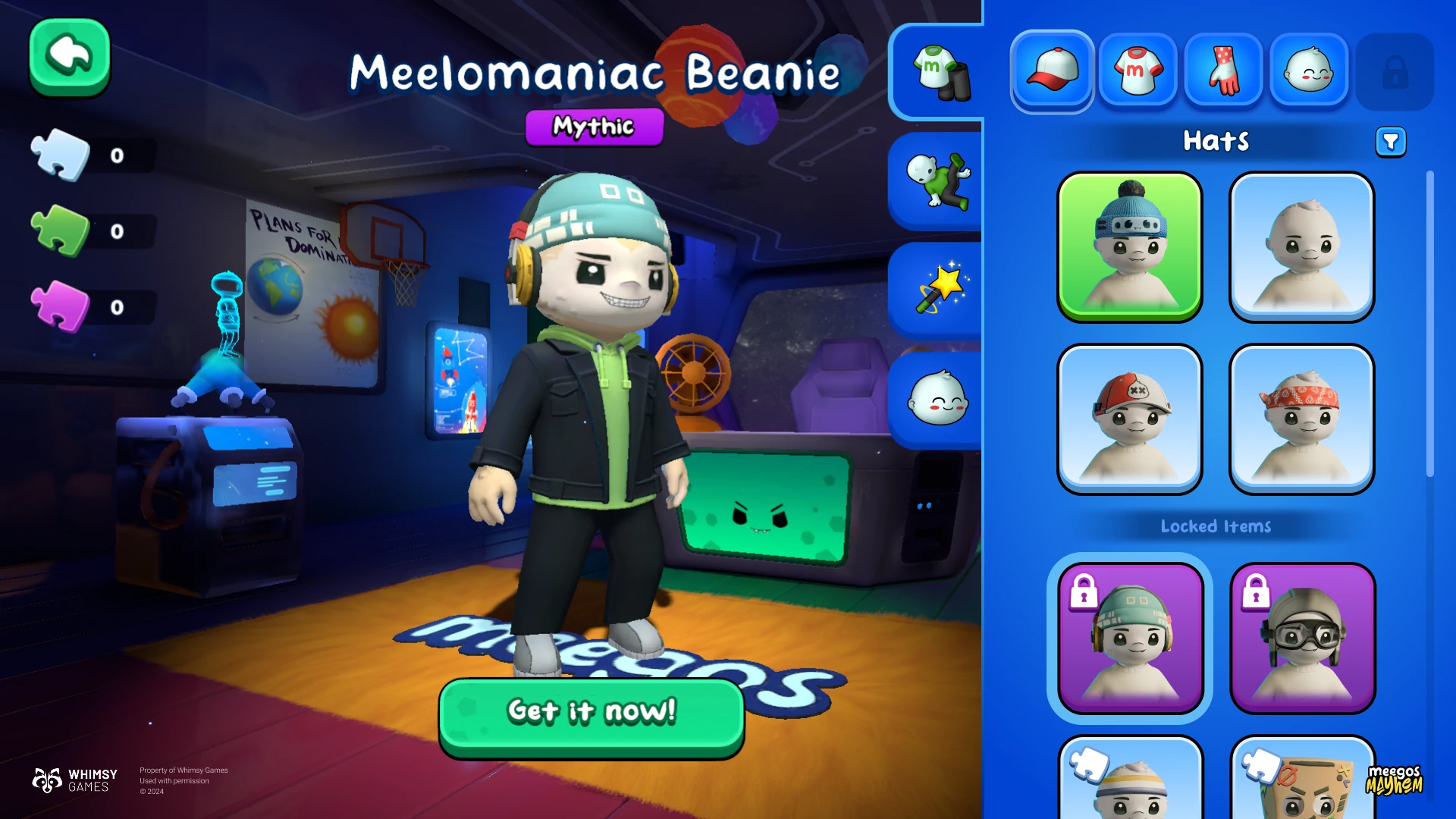The height and width of the screenshot is (819, 1456).
Task: Choose the red backwards cap hat
Action: point(1130,418)
